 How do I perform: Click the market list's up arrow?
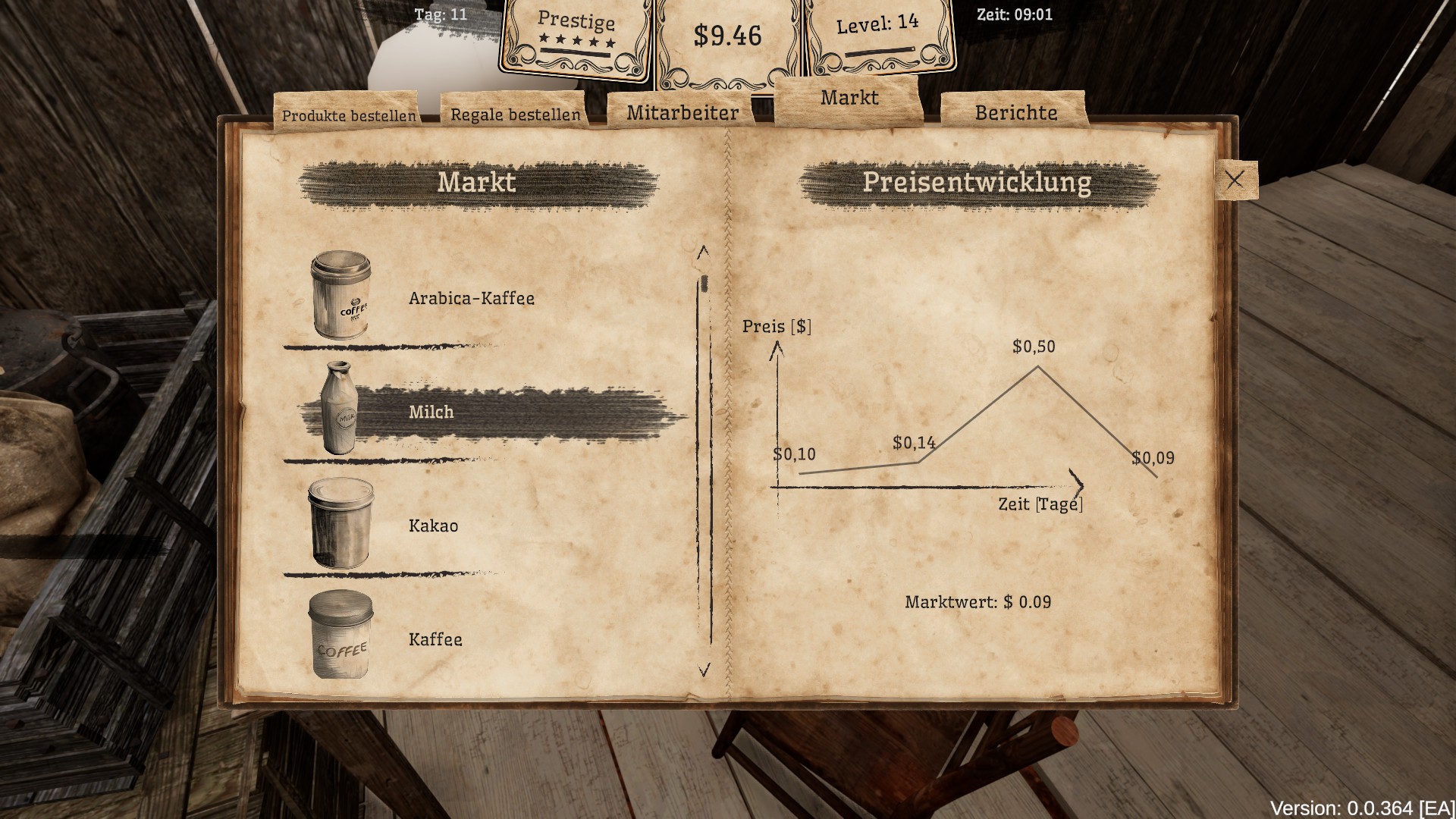(703, 252)
